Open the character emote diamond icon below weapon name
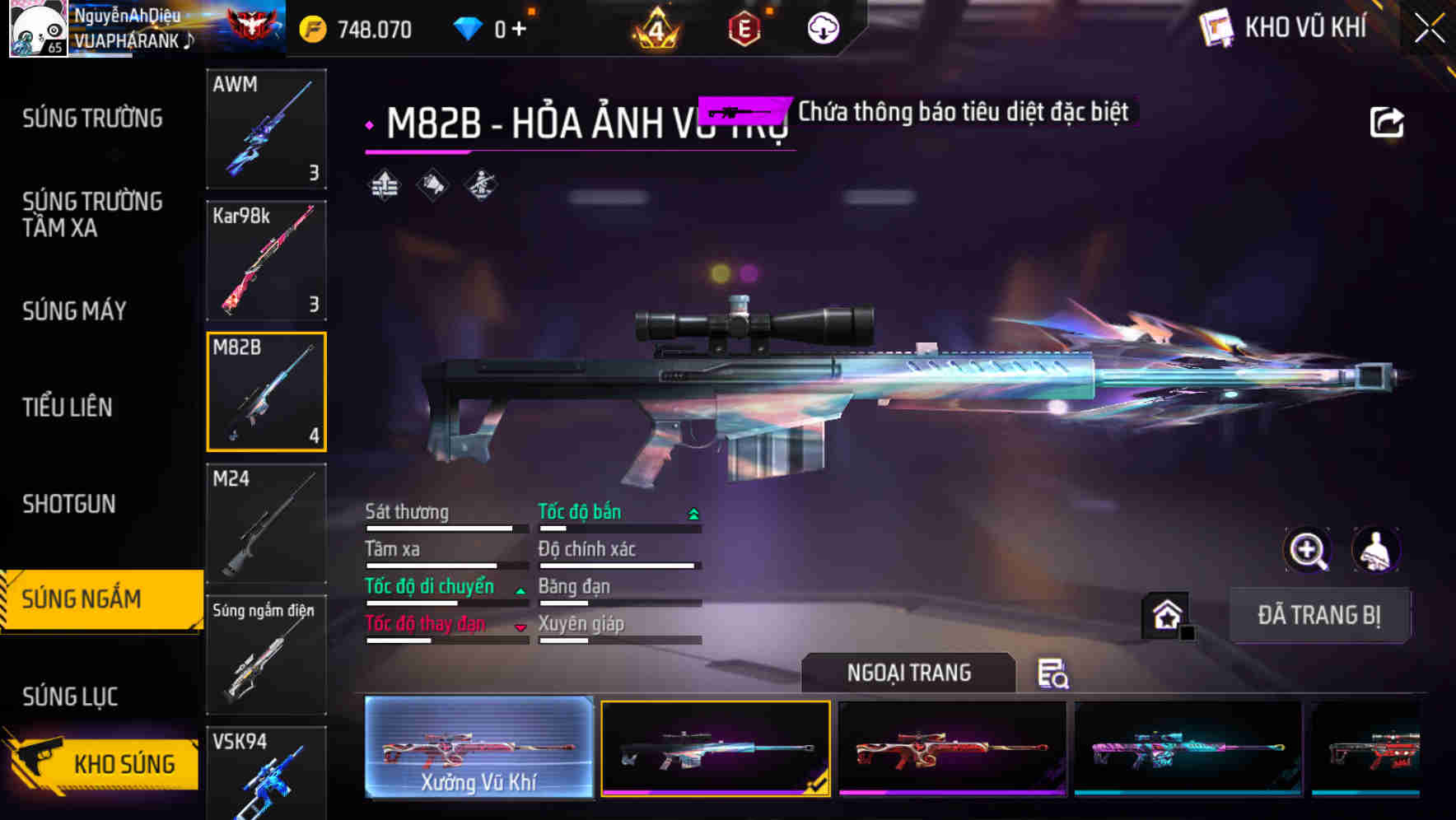The image size is (1456, 820). (480, 185)
